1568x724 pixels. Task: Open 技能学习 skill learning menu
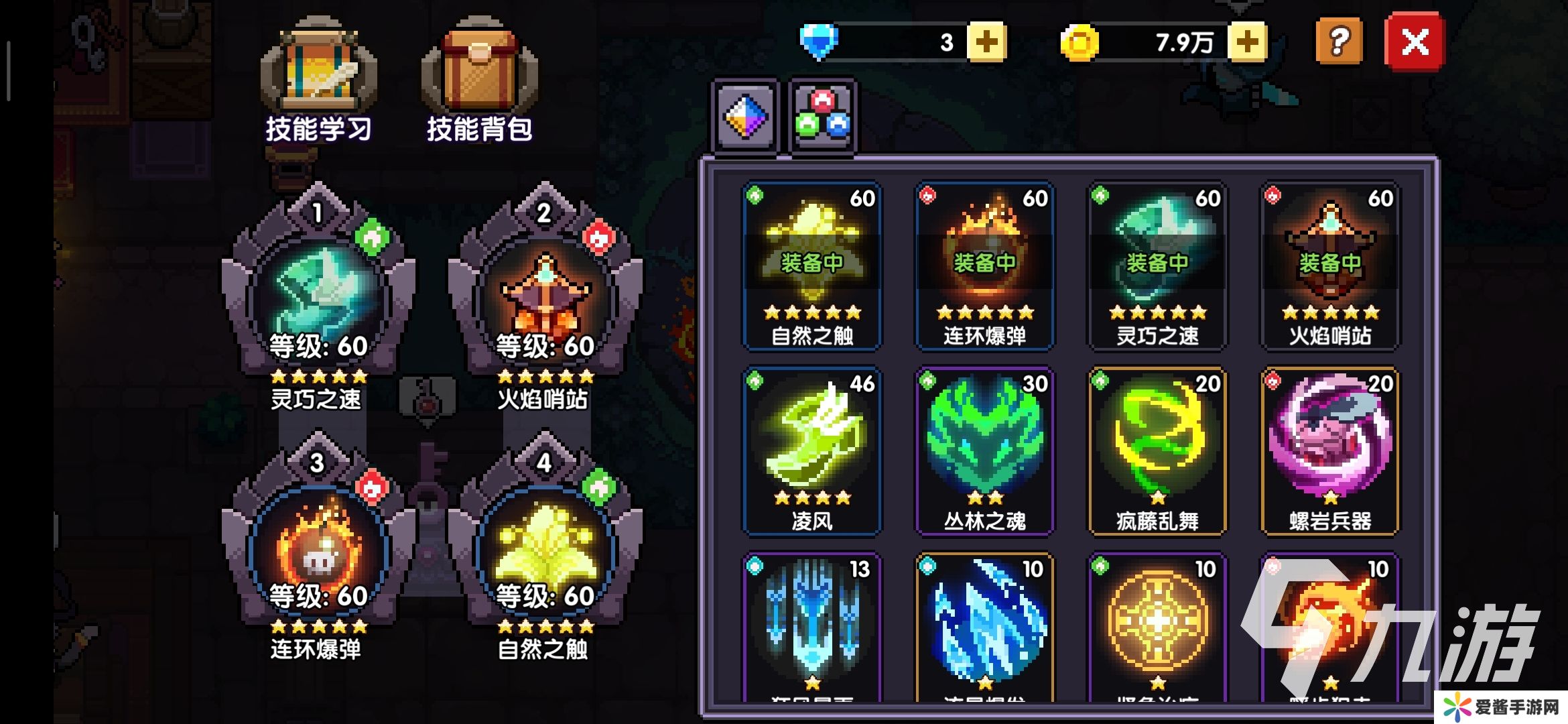click(x=318, y=80)
